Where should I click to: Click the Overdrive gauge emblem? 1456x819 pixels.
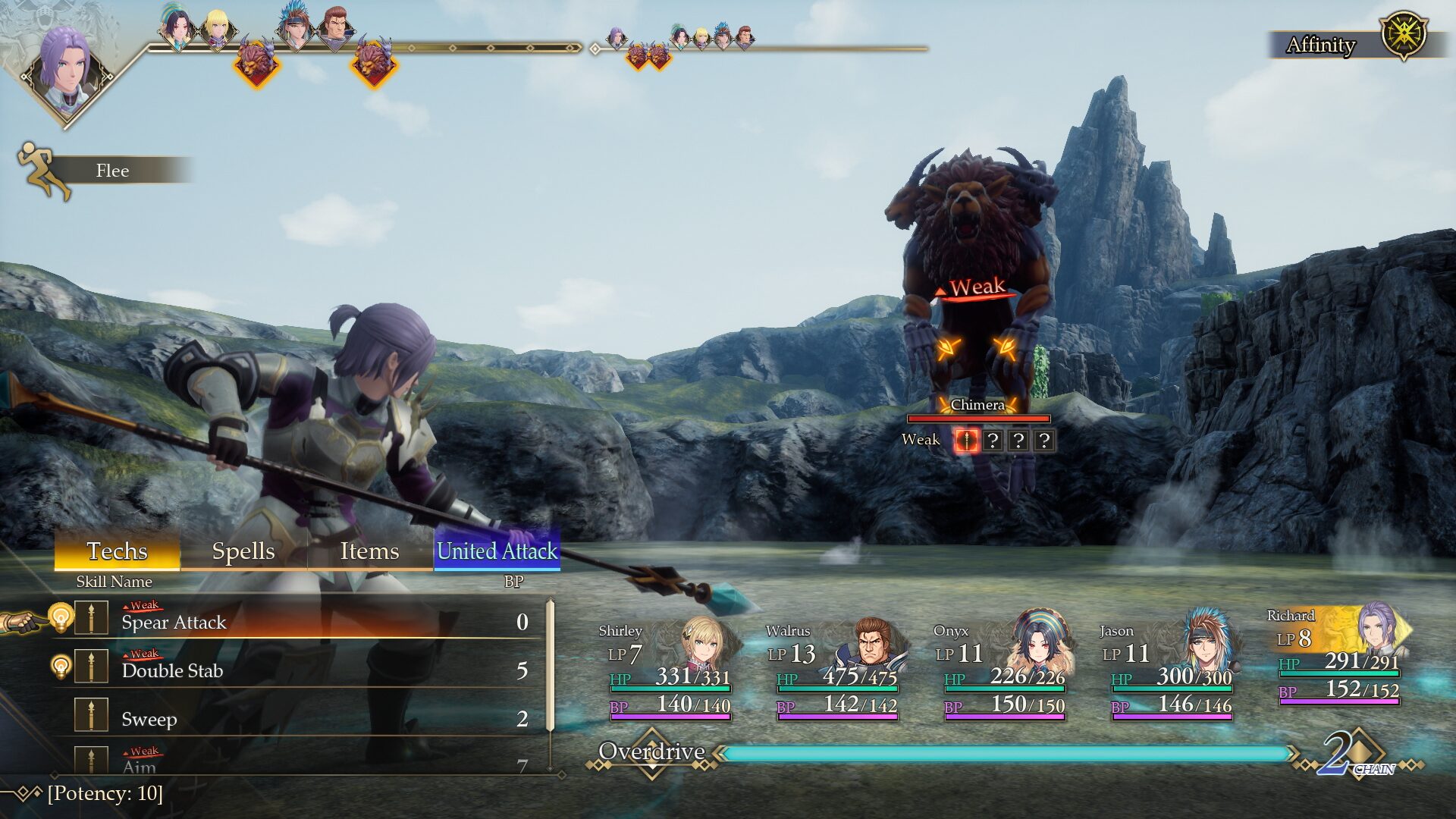pyautogui.click(x=652, y=752)
